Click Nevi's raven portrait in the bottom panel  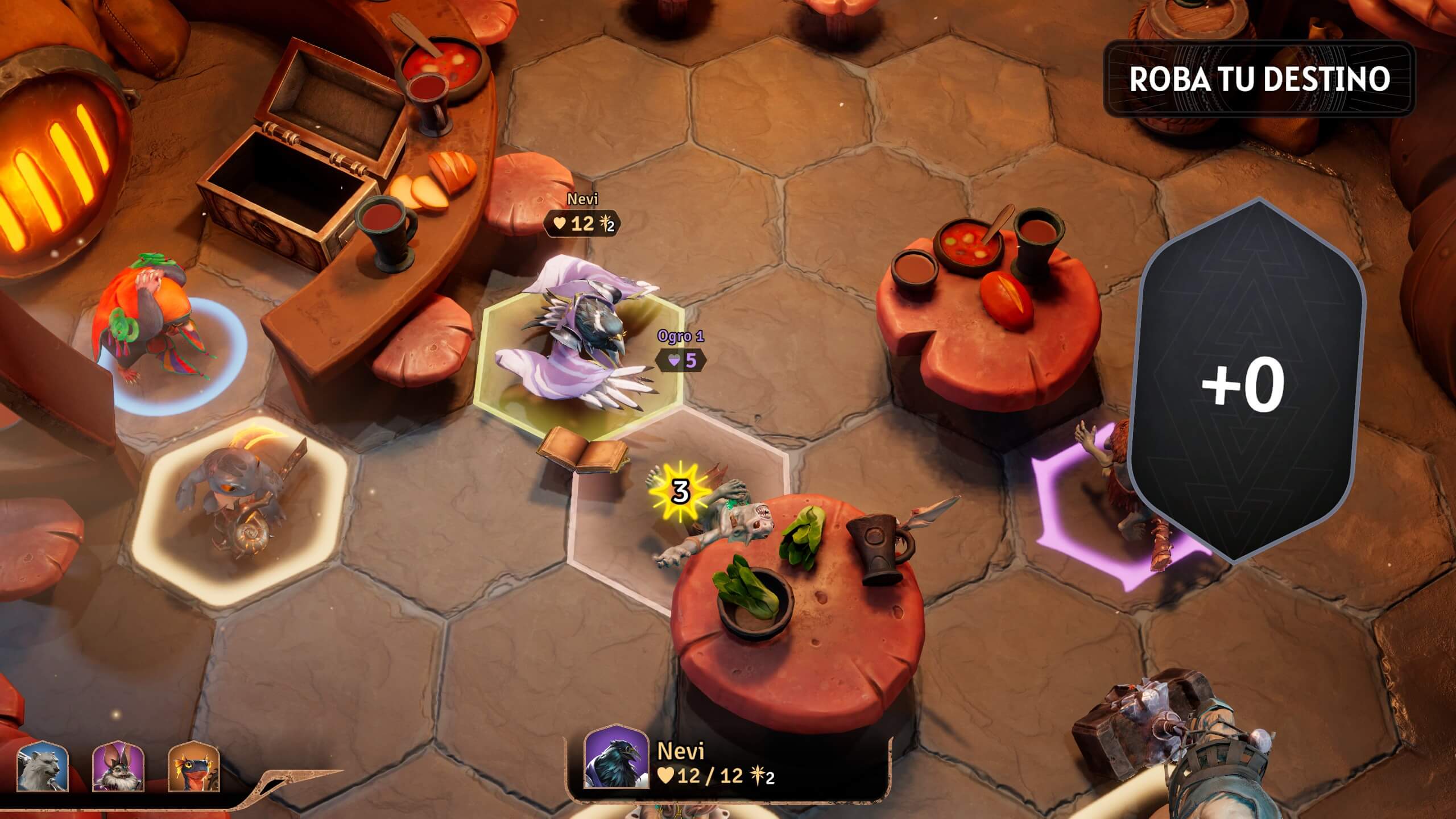[617, 758]
